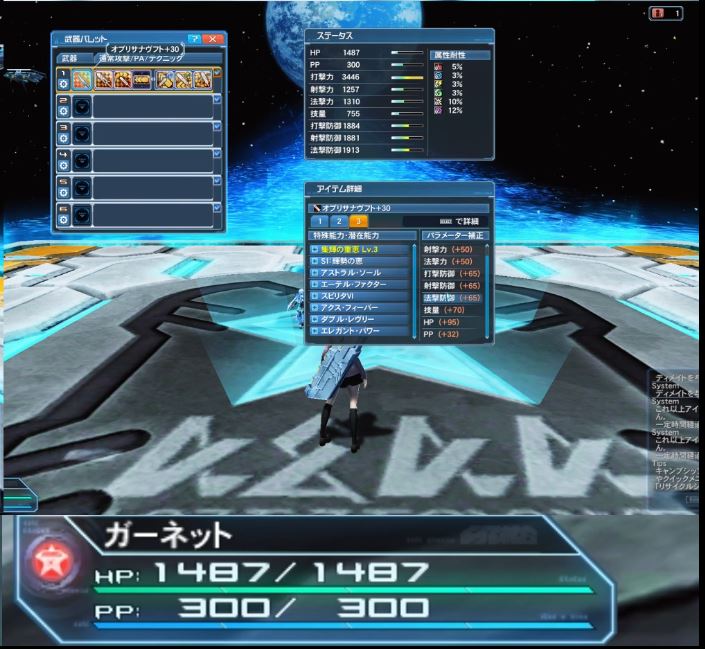705x649 pixels.
Task: Open weapon palette help with the question mark
Action: click(x=194, y=38)
